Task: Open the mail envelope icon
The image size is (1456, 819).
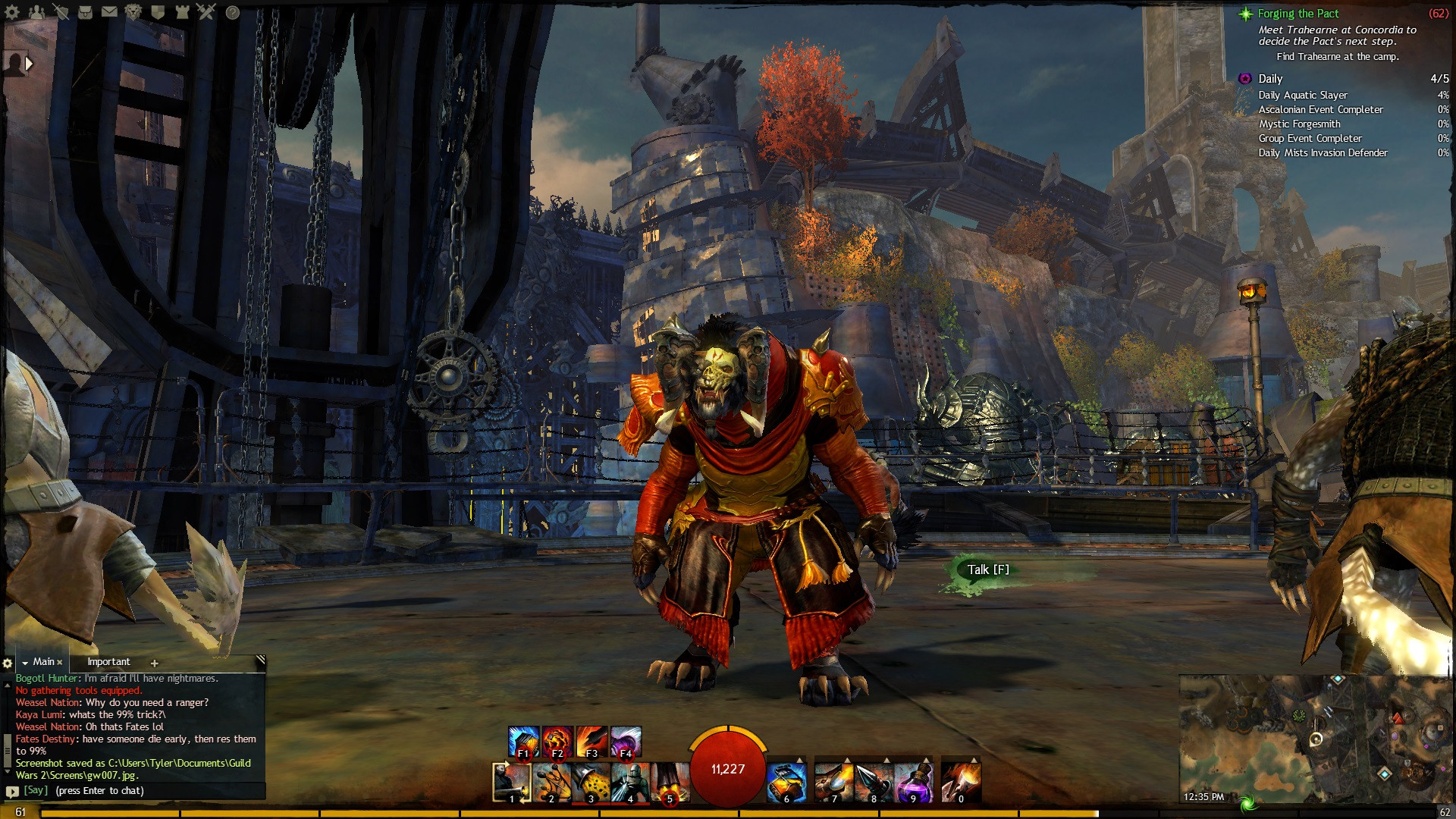Action: [x=110, y=11]
